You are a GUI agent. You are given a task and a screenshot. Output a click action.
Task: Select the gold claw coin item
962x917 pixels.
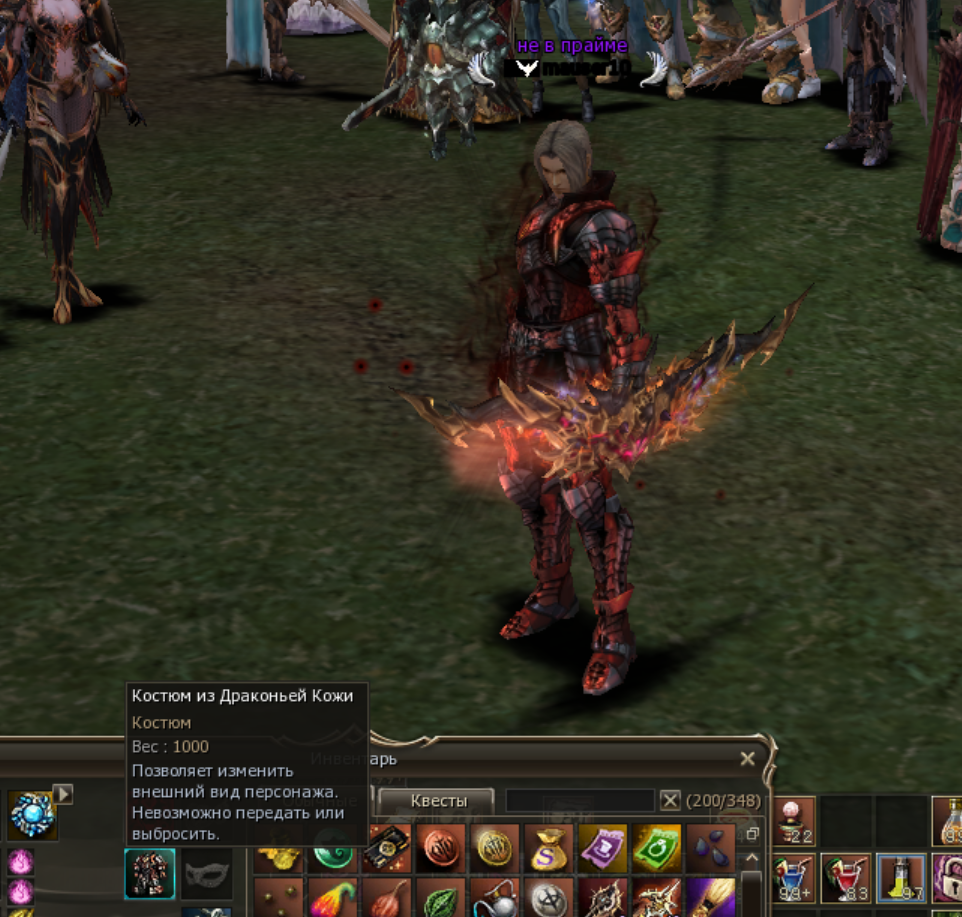coord(495,848)
